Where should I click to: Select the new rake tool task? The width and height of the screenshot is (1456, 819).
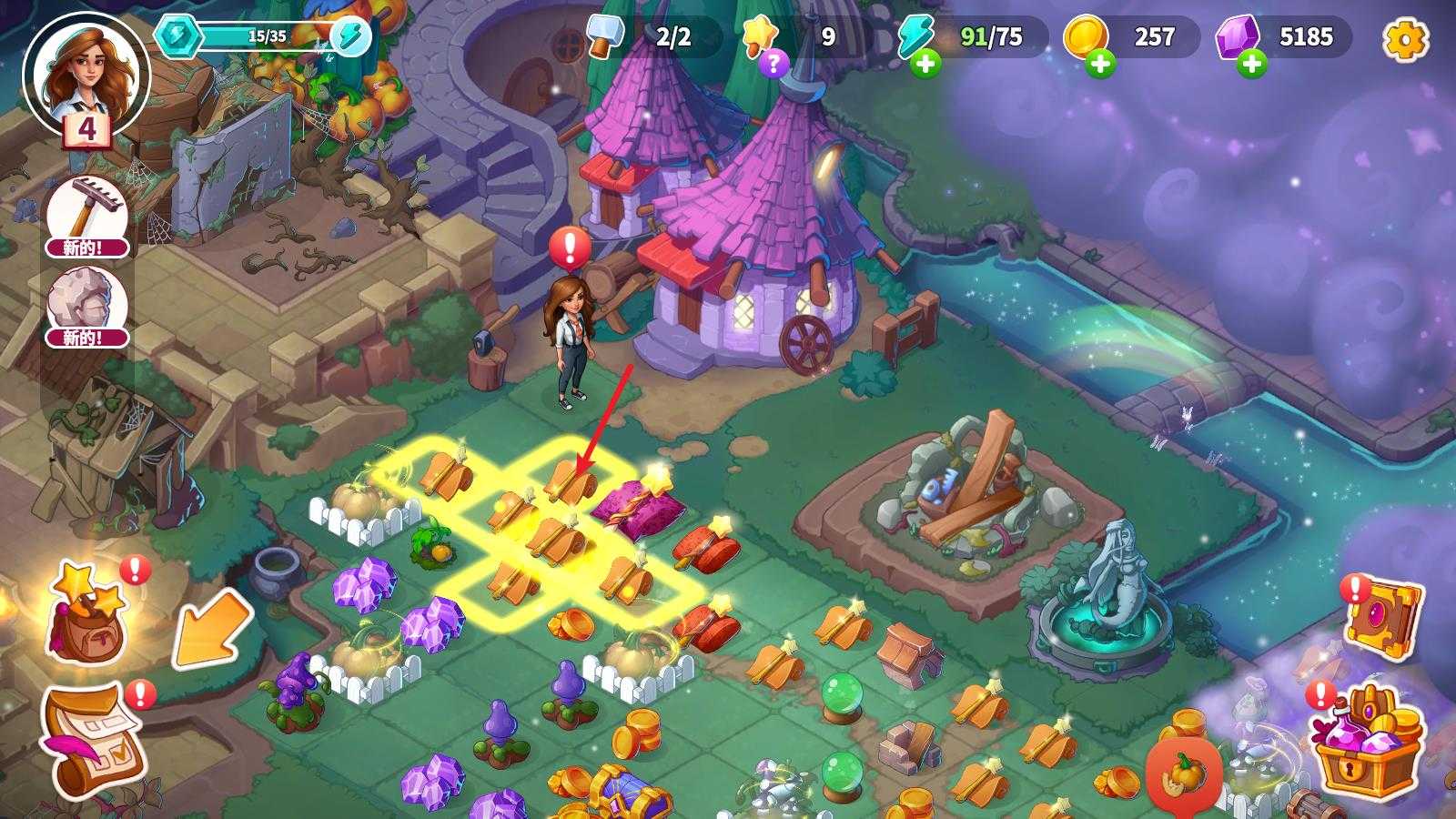(87, 216)
